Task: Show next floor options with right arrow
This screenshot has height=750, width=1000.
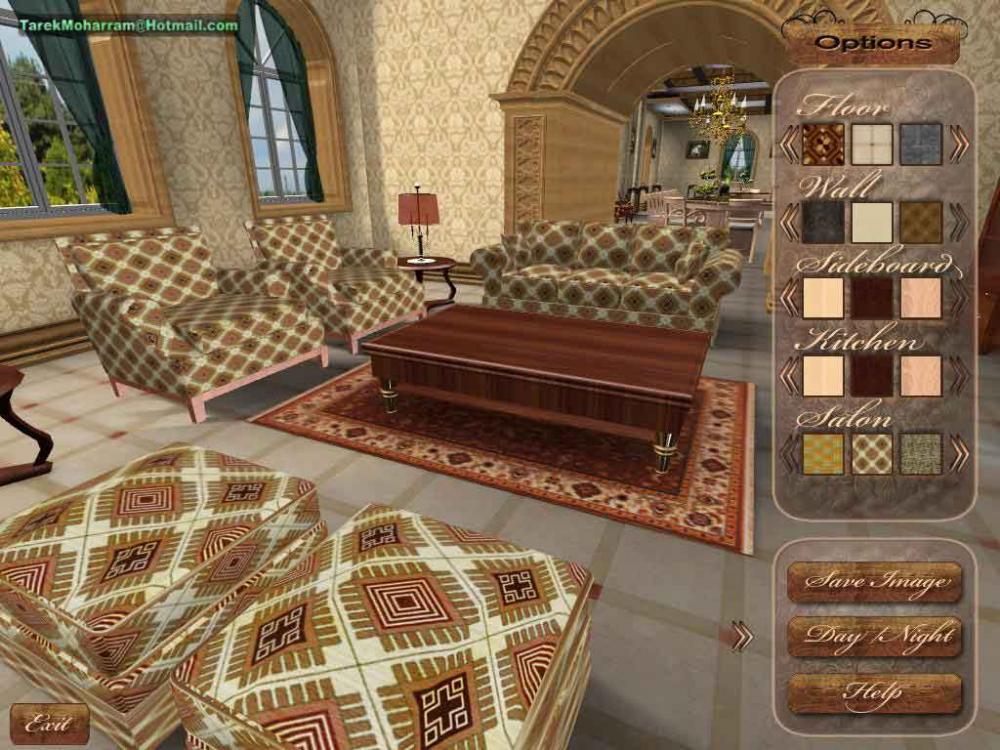Action: (x=959, y=144)
